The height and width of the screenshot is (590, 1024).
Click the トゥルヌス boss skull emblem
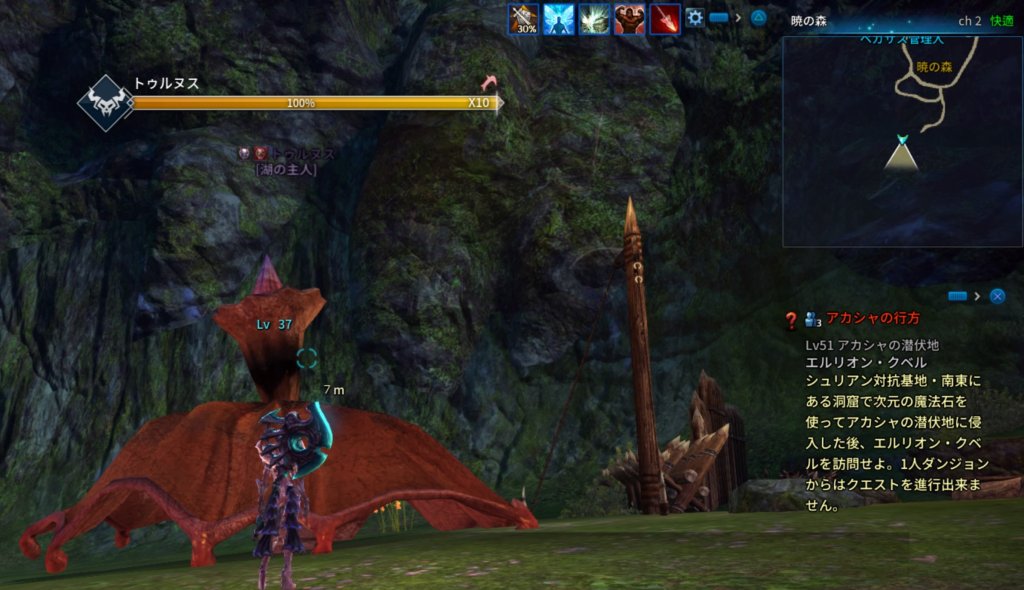[x=106, y=103]
